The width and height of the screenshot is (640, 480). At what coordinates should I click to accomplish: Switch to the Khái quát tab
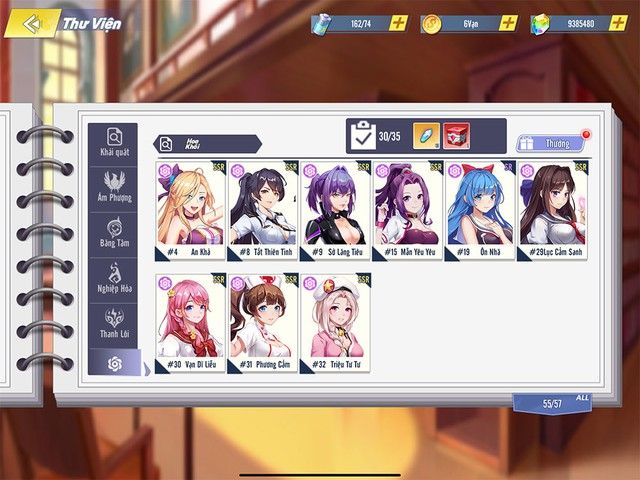click(x=114, y=143)
